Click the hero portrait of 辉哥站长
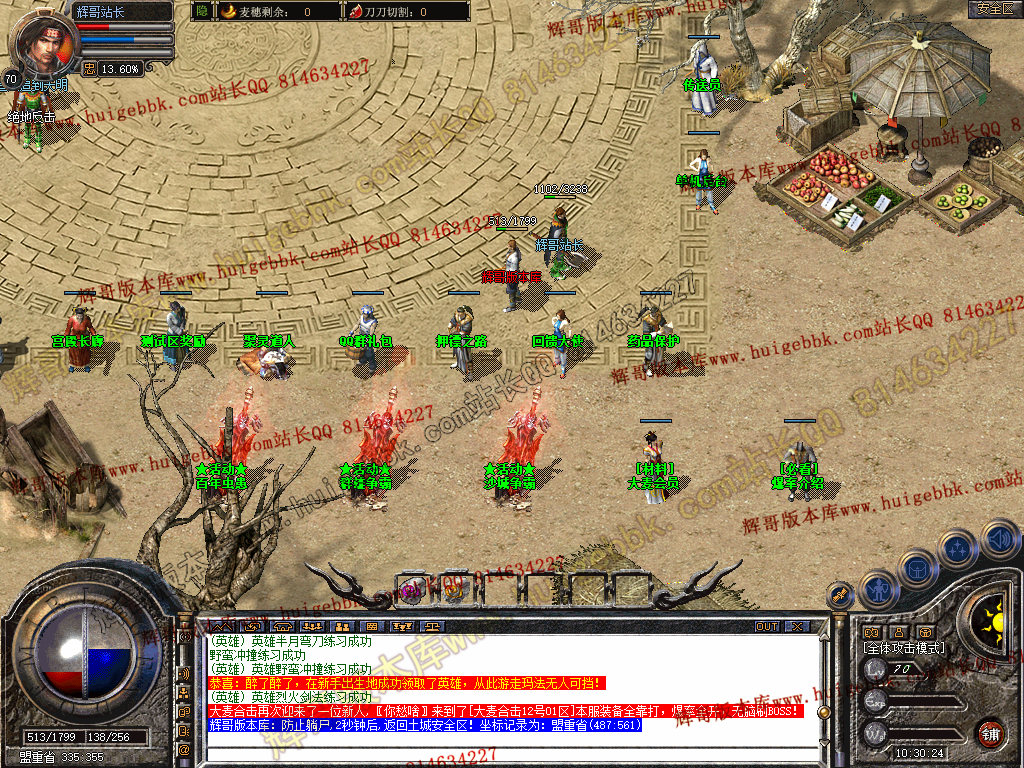Image resolution: width=1024 pixels, height=768 pixels. (42, 40)
